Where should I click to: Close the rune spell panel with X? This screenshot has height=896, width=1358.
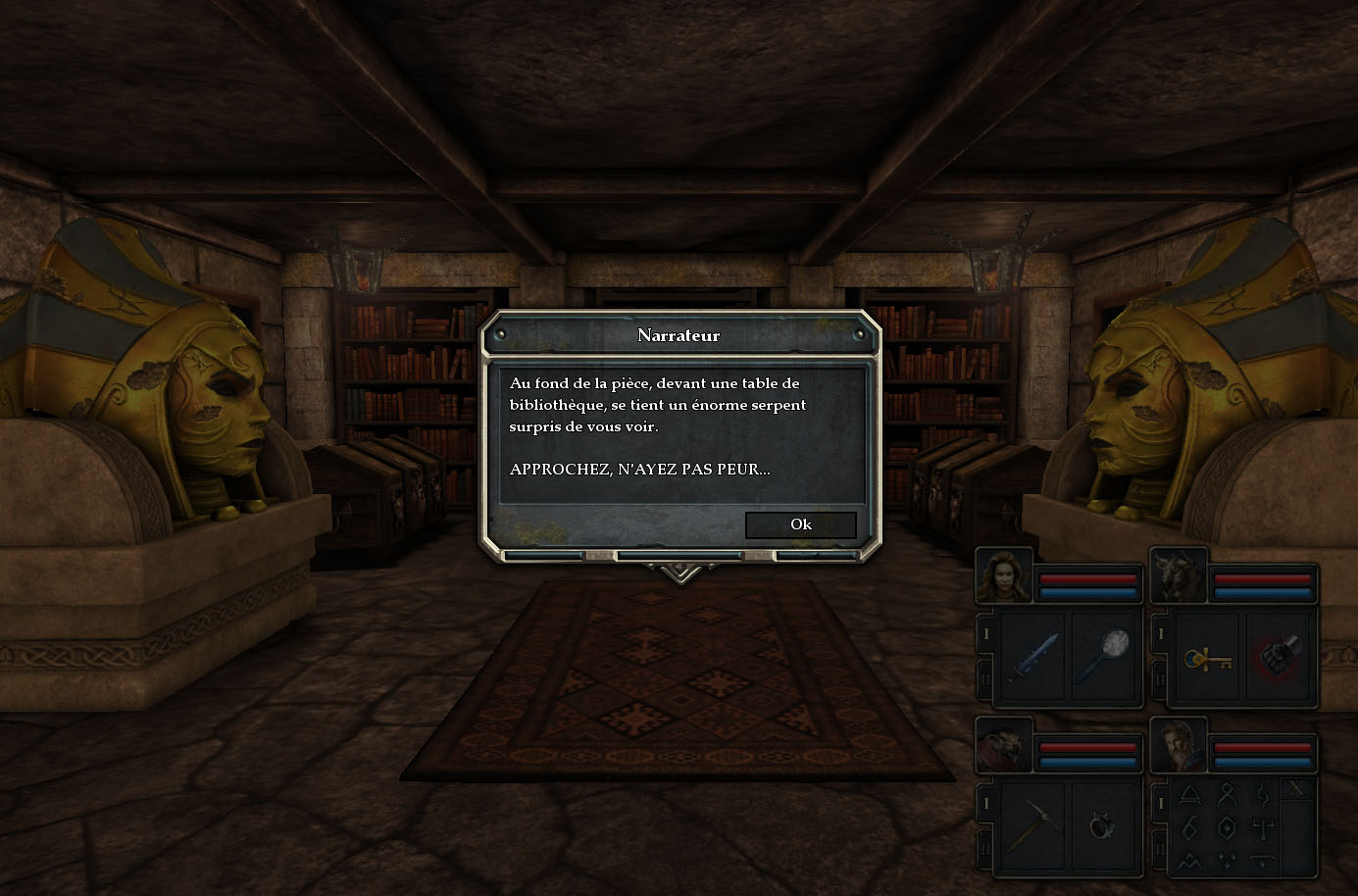[1297, 789]
